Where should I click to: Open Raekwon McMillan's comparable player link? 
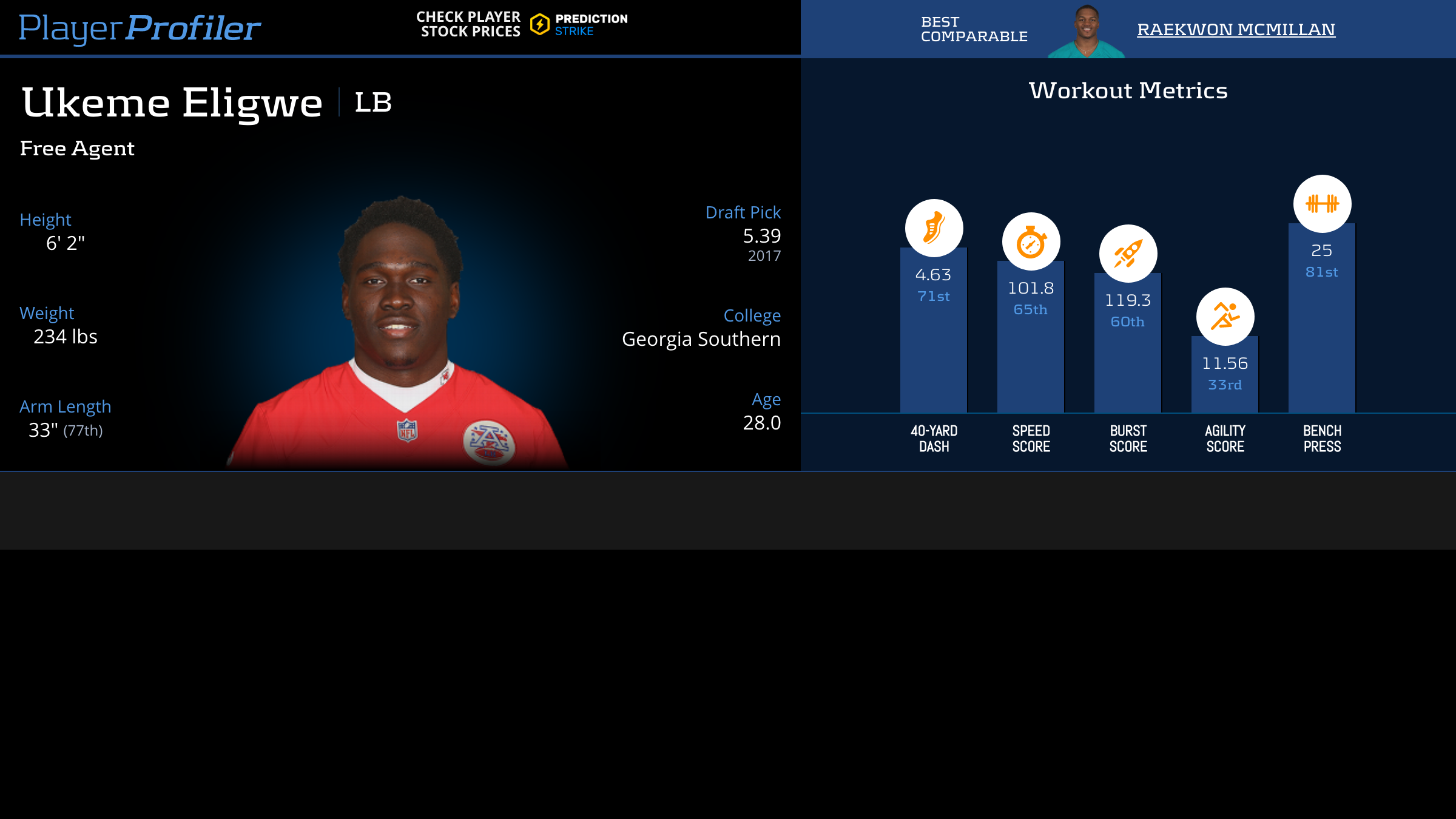1236,29
